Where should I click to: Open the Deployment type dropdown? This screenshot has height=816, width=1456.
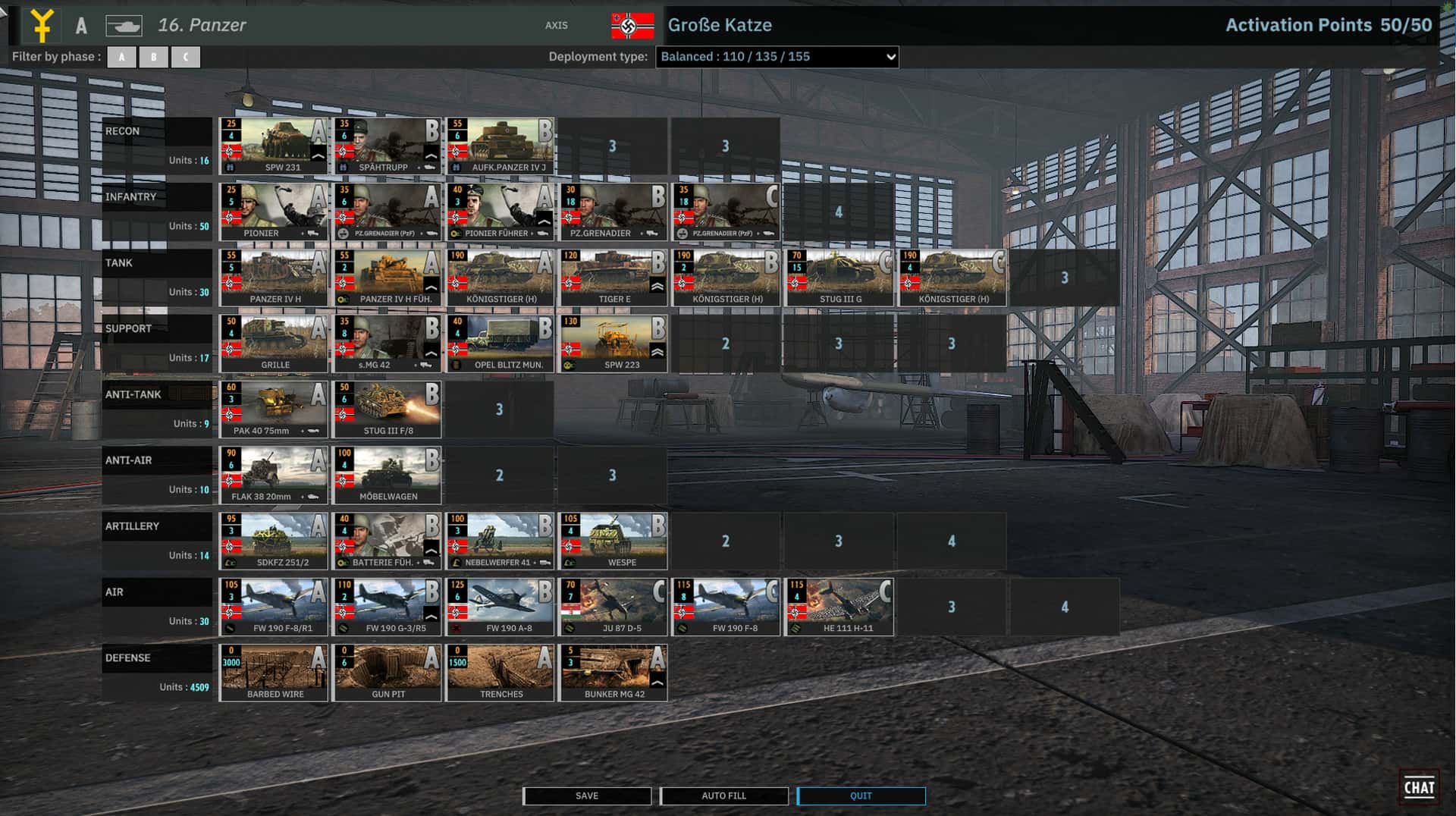[777, 56]
